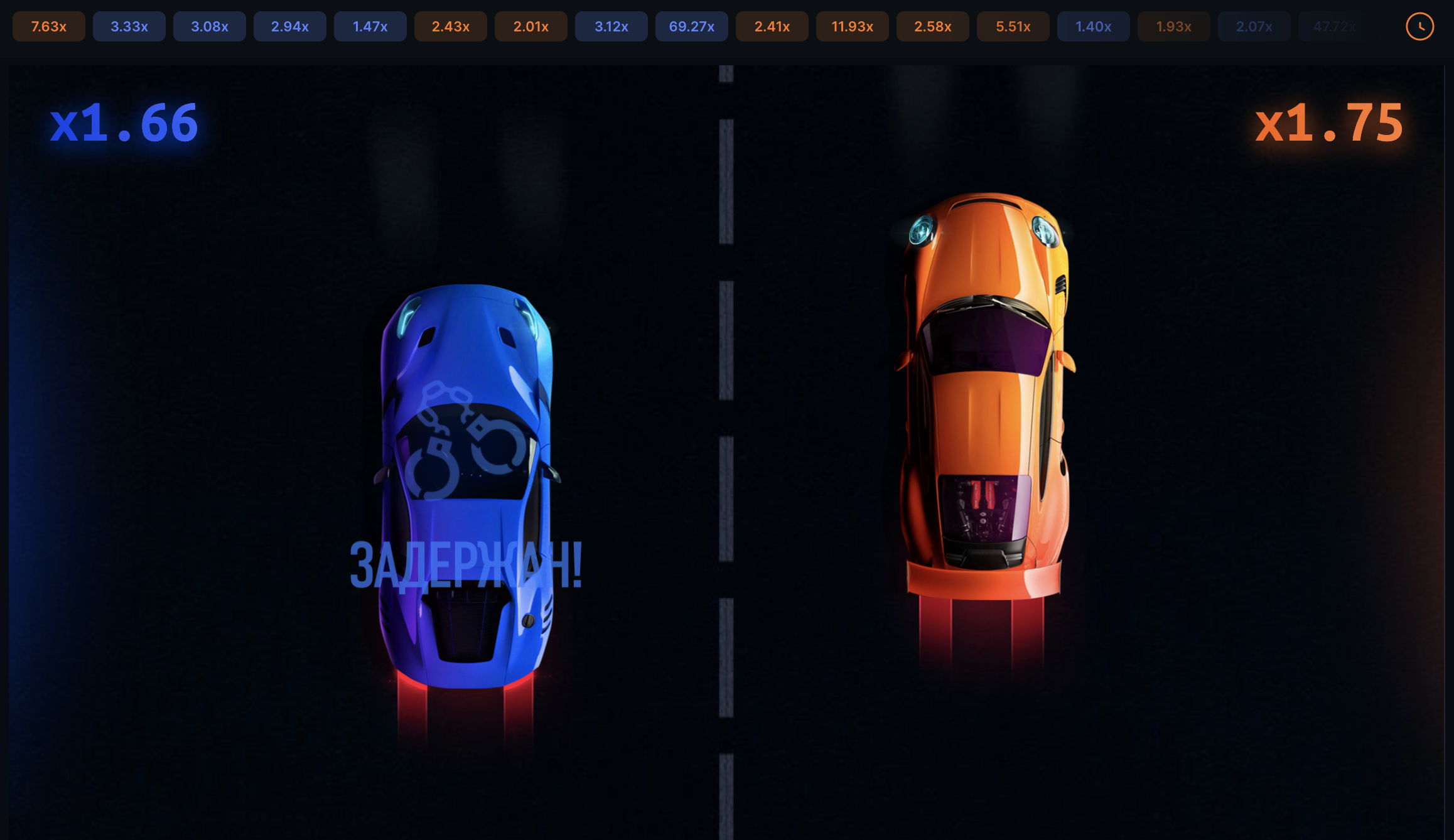Image resolution: width=1454 pixels, height=840 pixels.
Task: Select the 7.63x history chip
Action: tap(49, 26)
